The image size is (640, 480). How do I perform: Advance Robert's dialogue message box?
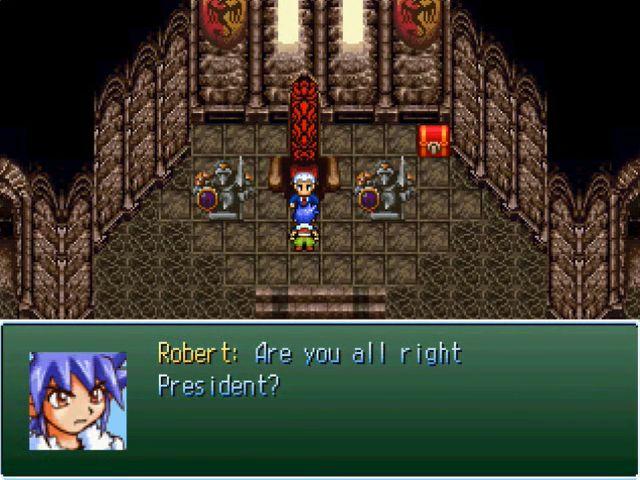320,400
